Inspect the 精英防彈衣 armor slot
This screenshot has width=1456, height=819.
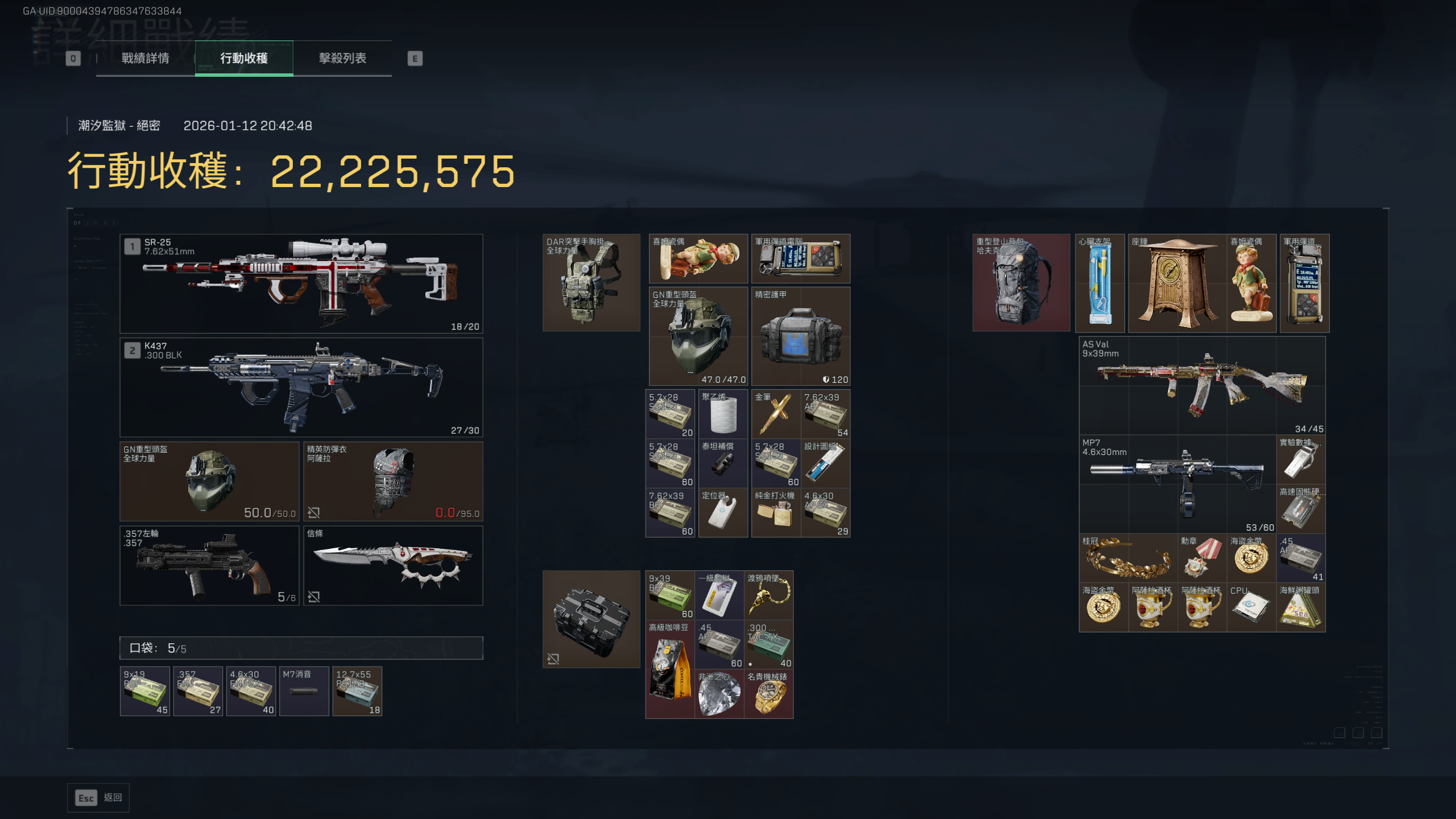pos(393,481)
